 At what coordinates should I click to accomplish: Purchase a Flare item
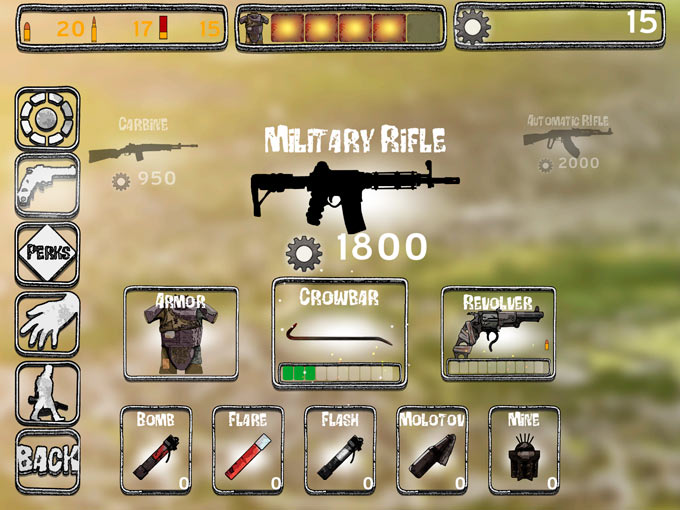(248, 449)
